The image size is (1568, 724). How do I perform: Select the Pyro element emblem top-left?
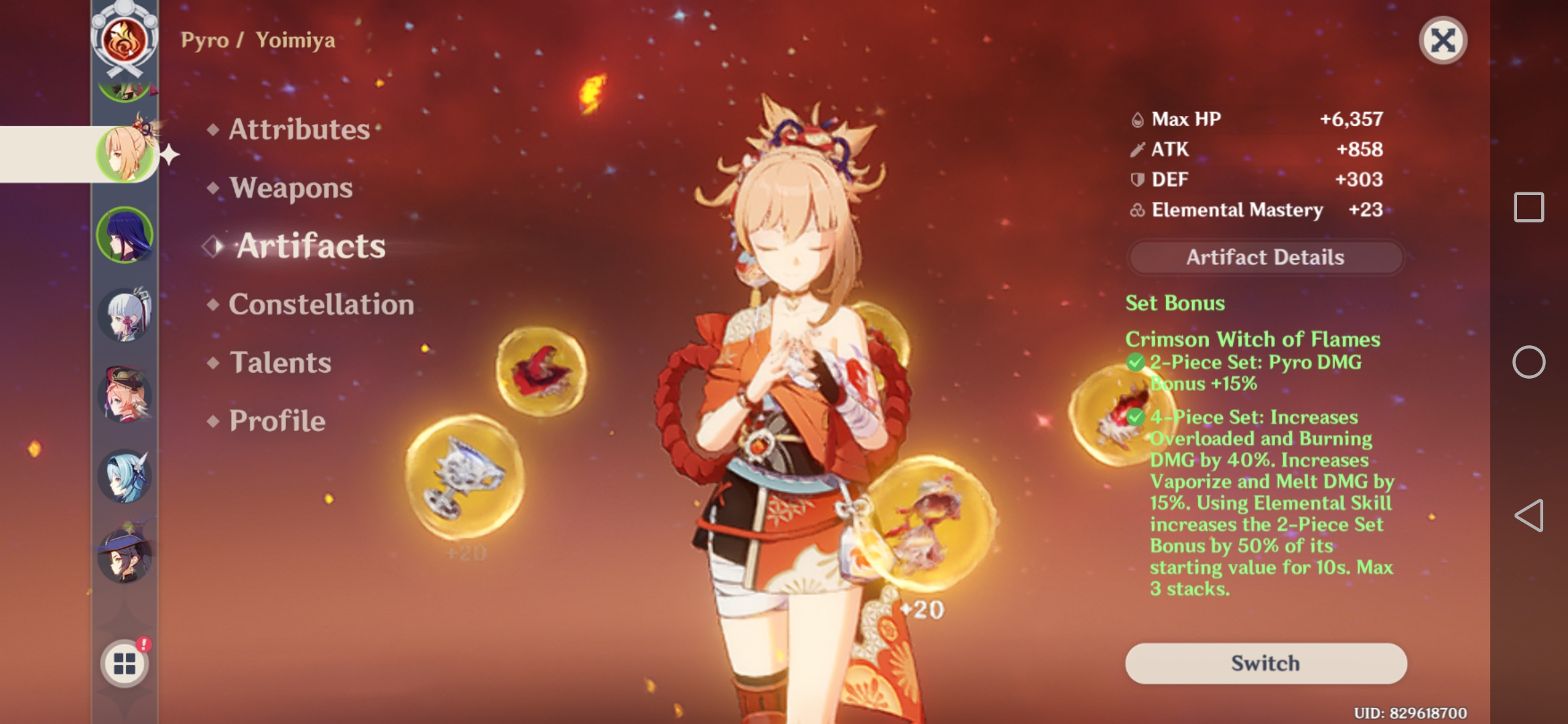pyautogui.click(x=124, y=40)
